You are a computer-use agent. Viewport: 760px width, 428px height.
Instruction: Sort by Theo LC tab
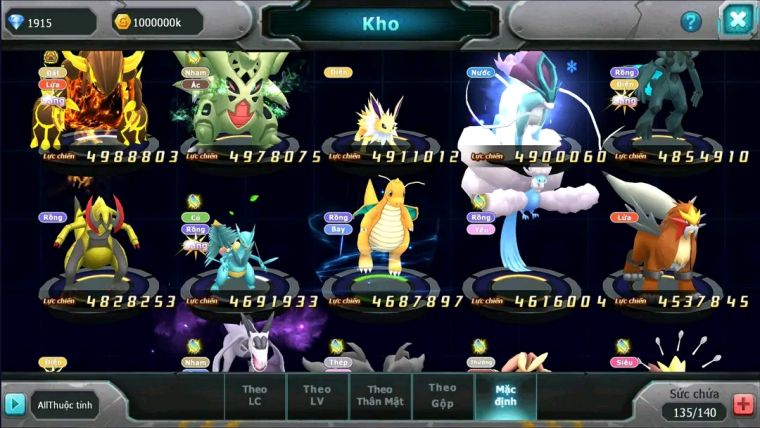pyautogui.click(x=256, y=395)
